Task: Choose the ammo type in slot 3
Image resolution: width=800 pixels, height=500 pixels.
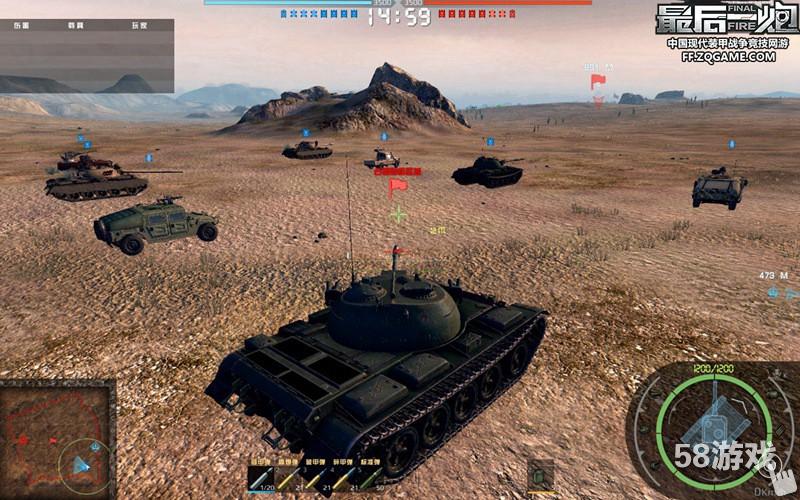Action: click(x=318, y=477)
